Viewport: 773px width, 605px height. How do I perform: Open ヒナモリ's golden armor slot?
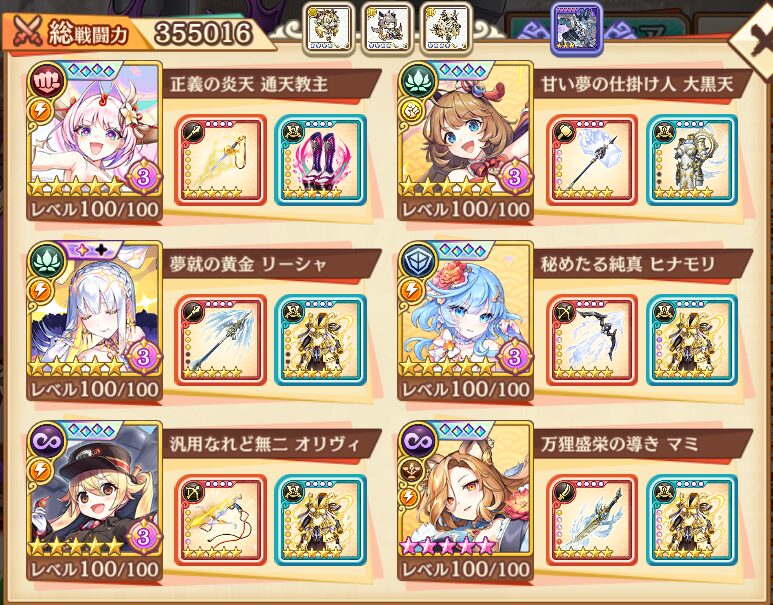[x=692, y=340]
